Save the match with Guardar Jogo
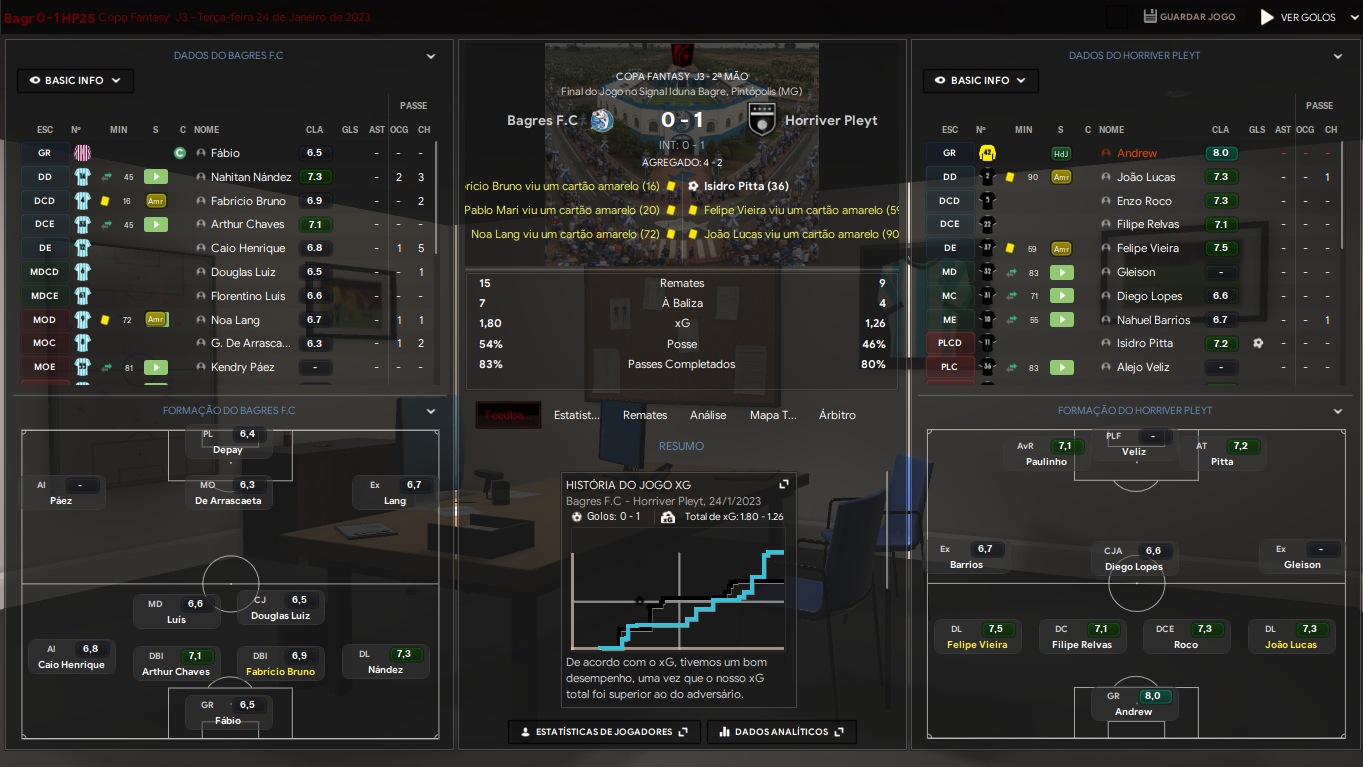This screenshot has height=767, width=1363. pos(1189,17)
